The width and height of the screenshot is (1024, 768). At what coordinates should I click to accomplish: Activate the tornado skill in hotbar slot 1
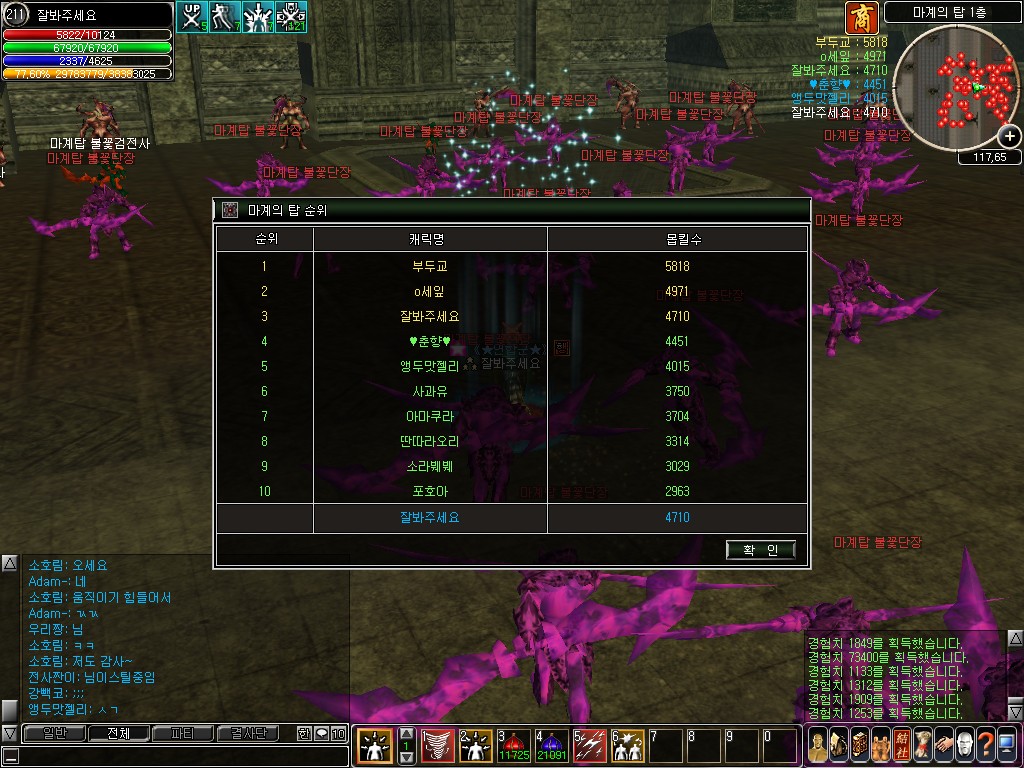[437, 746]
